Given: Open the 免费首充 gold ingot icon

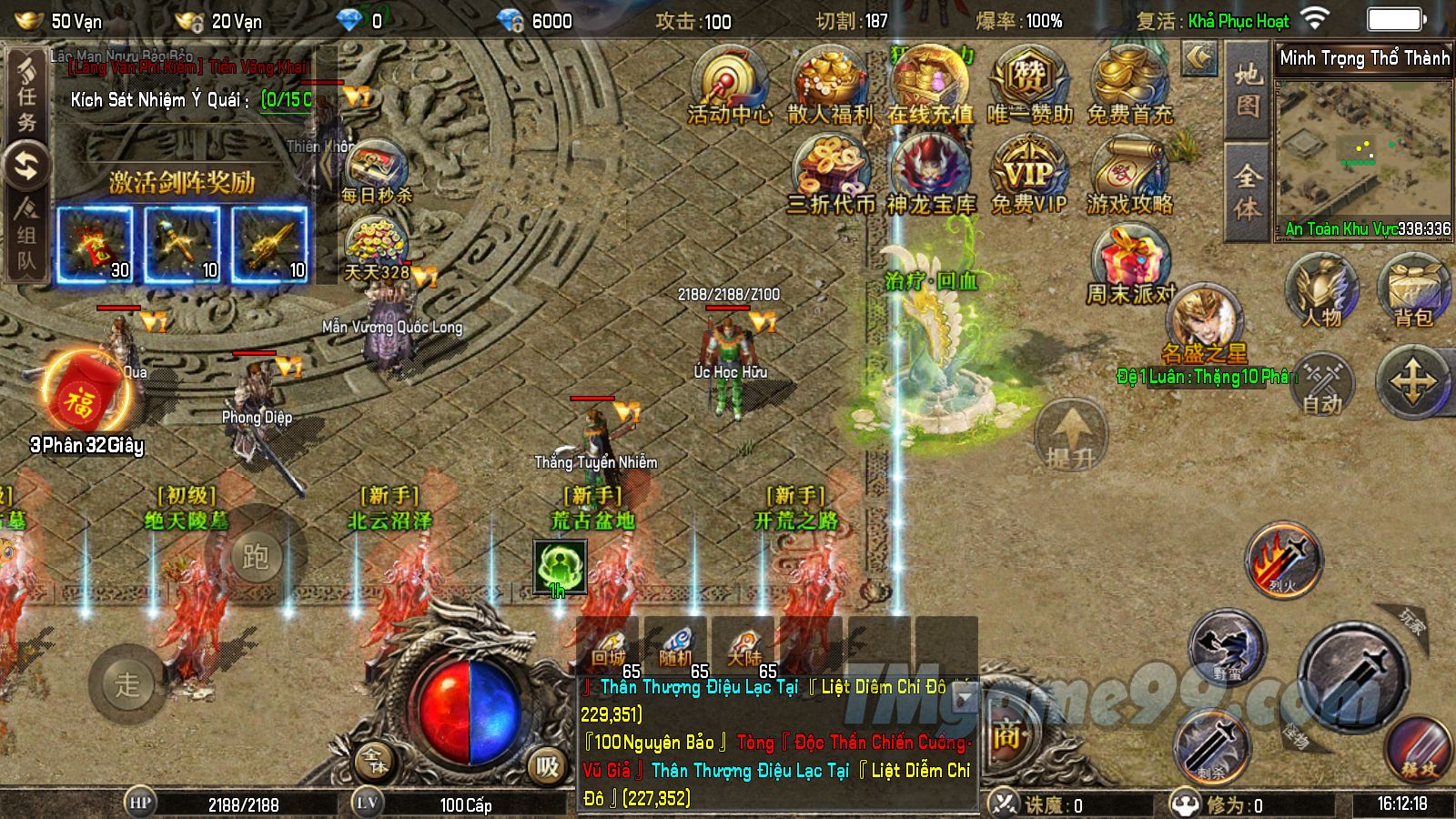Looking at the screenshot, I should pos(1129,84).
